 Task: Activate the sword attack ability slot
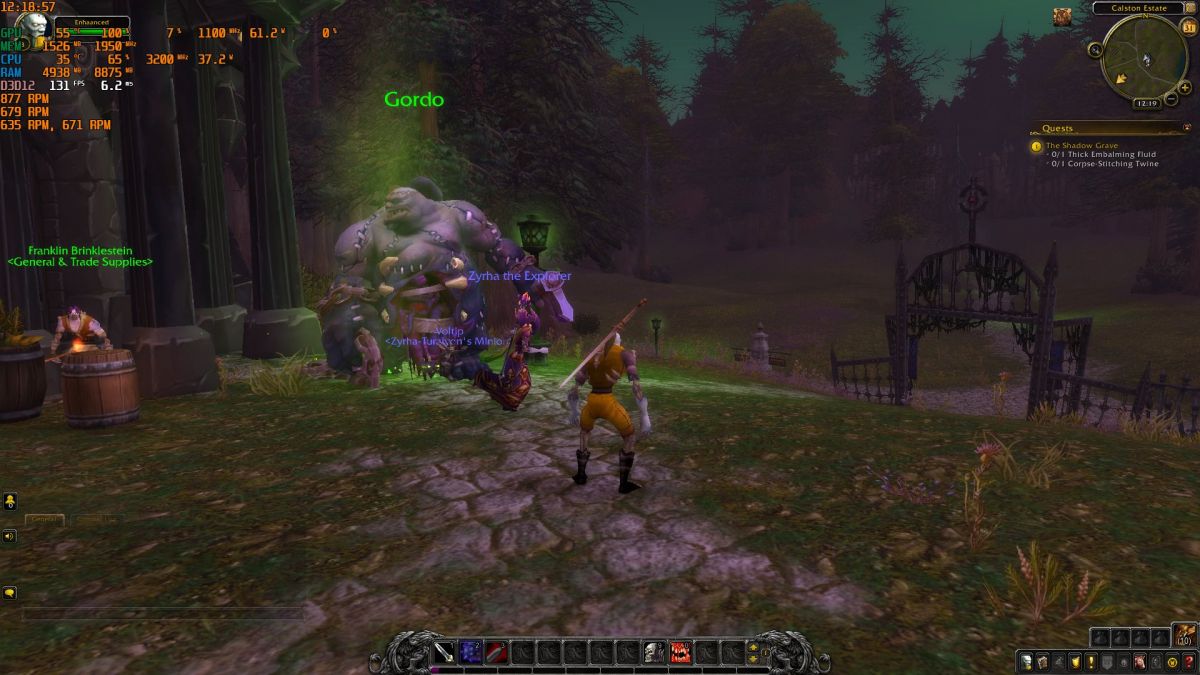pyautogui.click(x=444, y=653)
